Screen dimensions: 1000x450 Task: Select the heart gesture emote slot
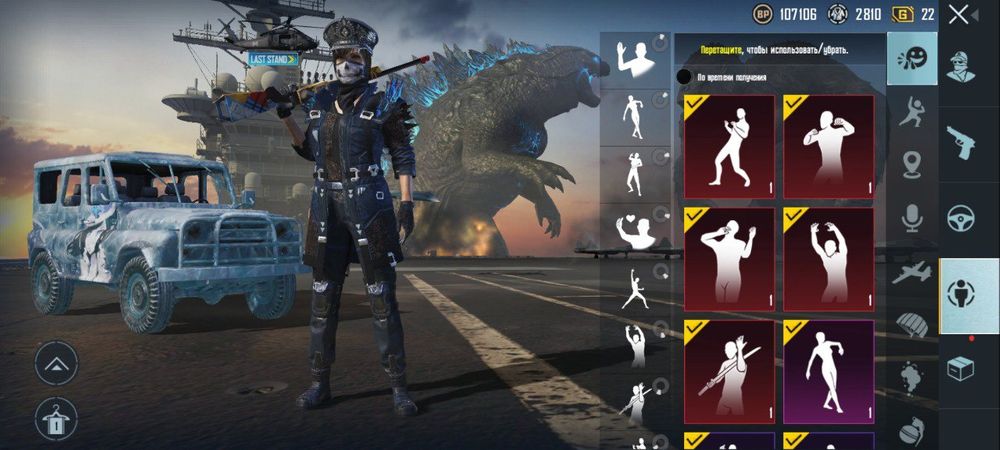click(634, 232)
